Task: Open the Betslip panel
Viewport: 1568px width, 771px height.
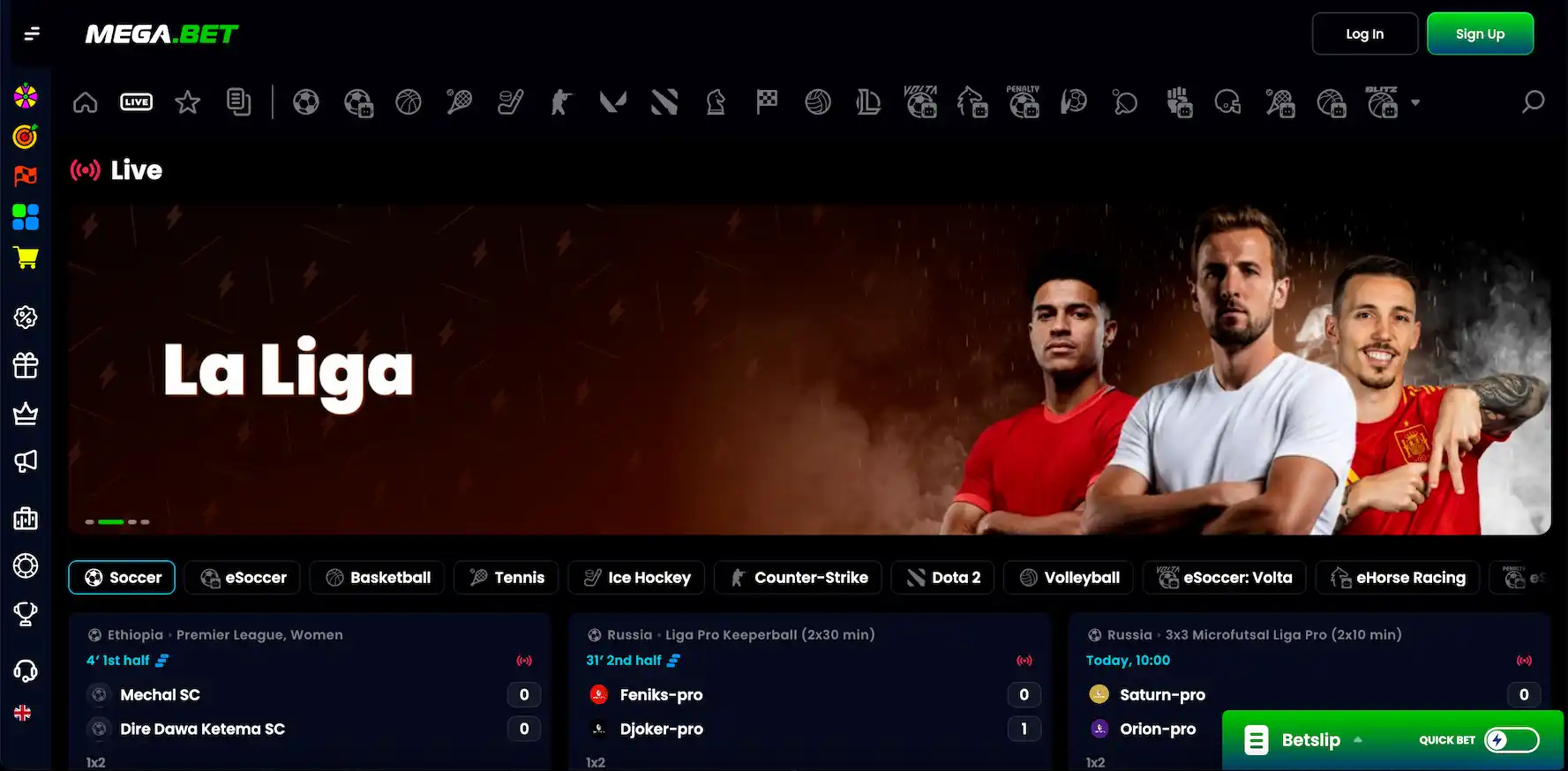Action: tap(1310, 740)
